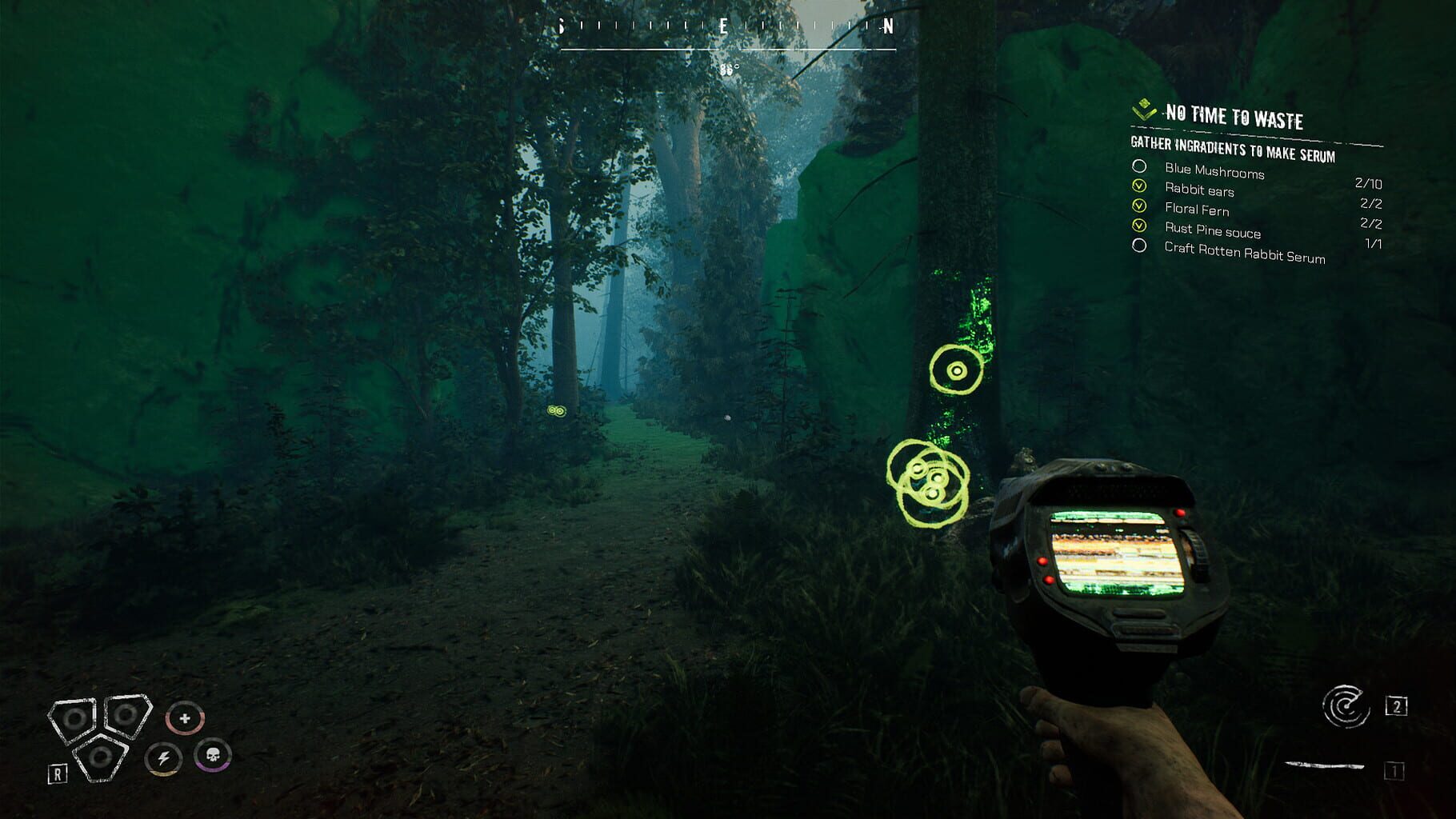The height and width of the screenshot is (819, 1456).
Task: Click the bottom pentagon ammo slot above R key
Action: (x=102, y=755)
